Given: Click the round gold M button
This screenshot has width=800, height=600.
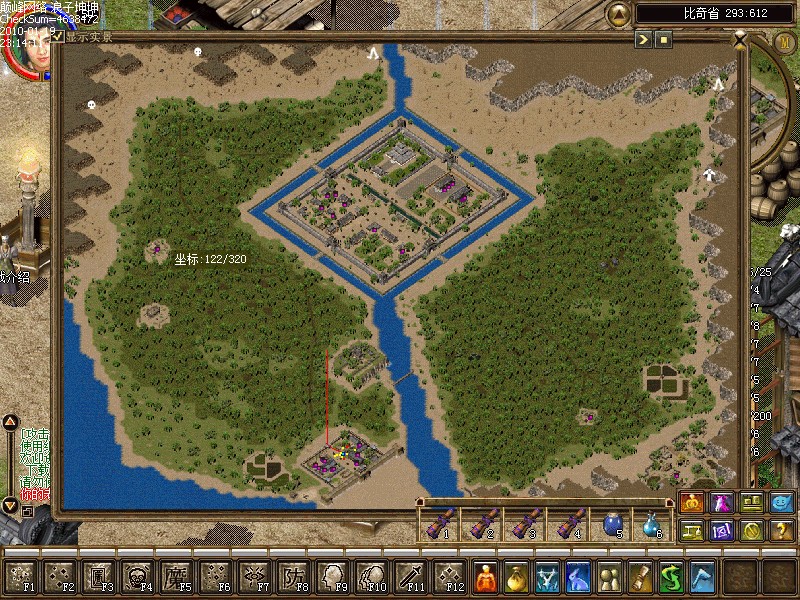Looking at the screenshot, I should click(785, 41).
